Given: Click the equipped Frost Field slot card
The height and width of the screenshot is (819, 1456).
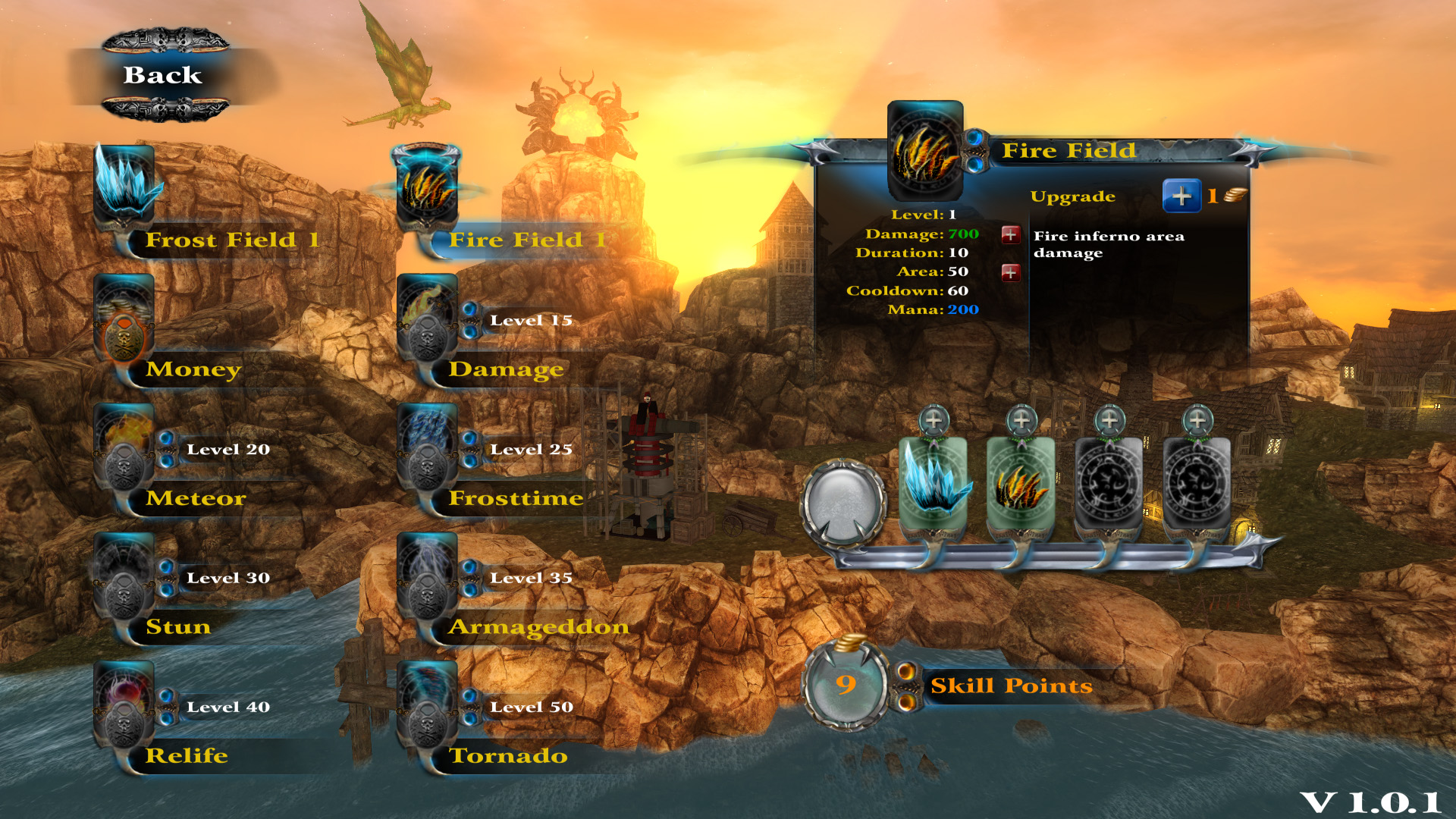Looking at the screenshot, I should (934, 483).
